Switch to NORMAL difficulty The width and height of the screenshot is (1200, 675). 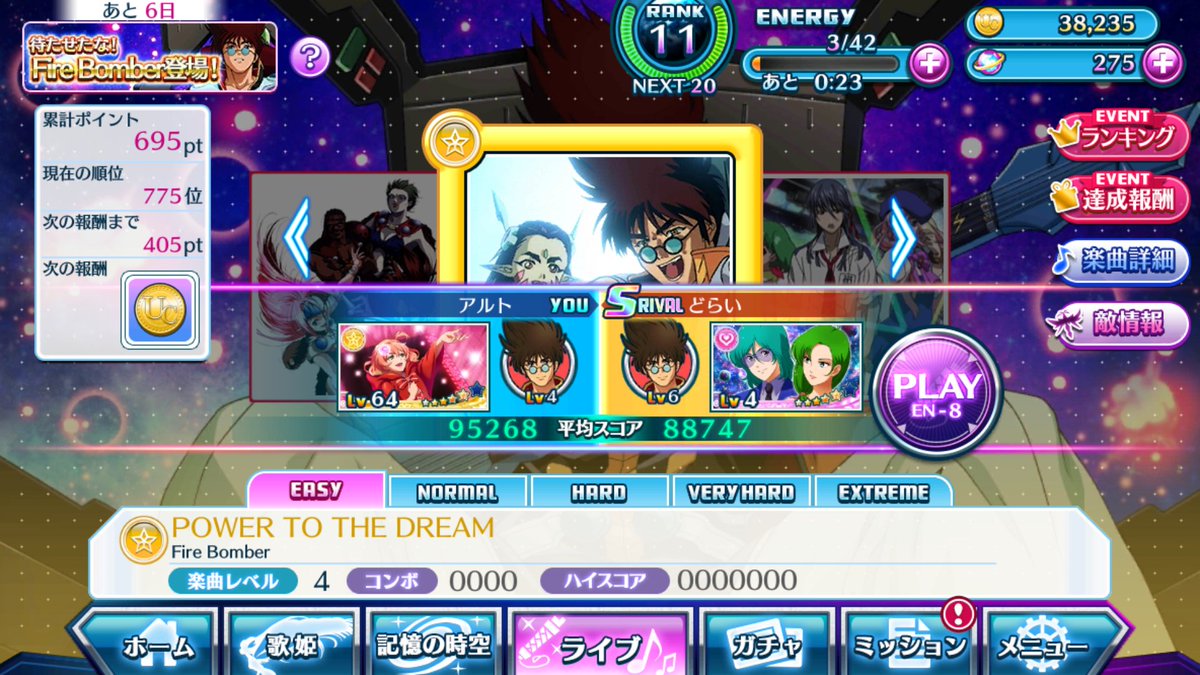(457, 492)
